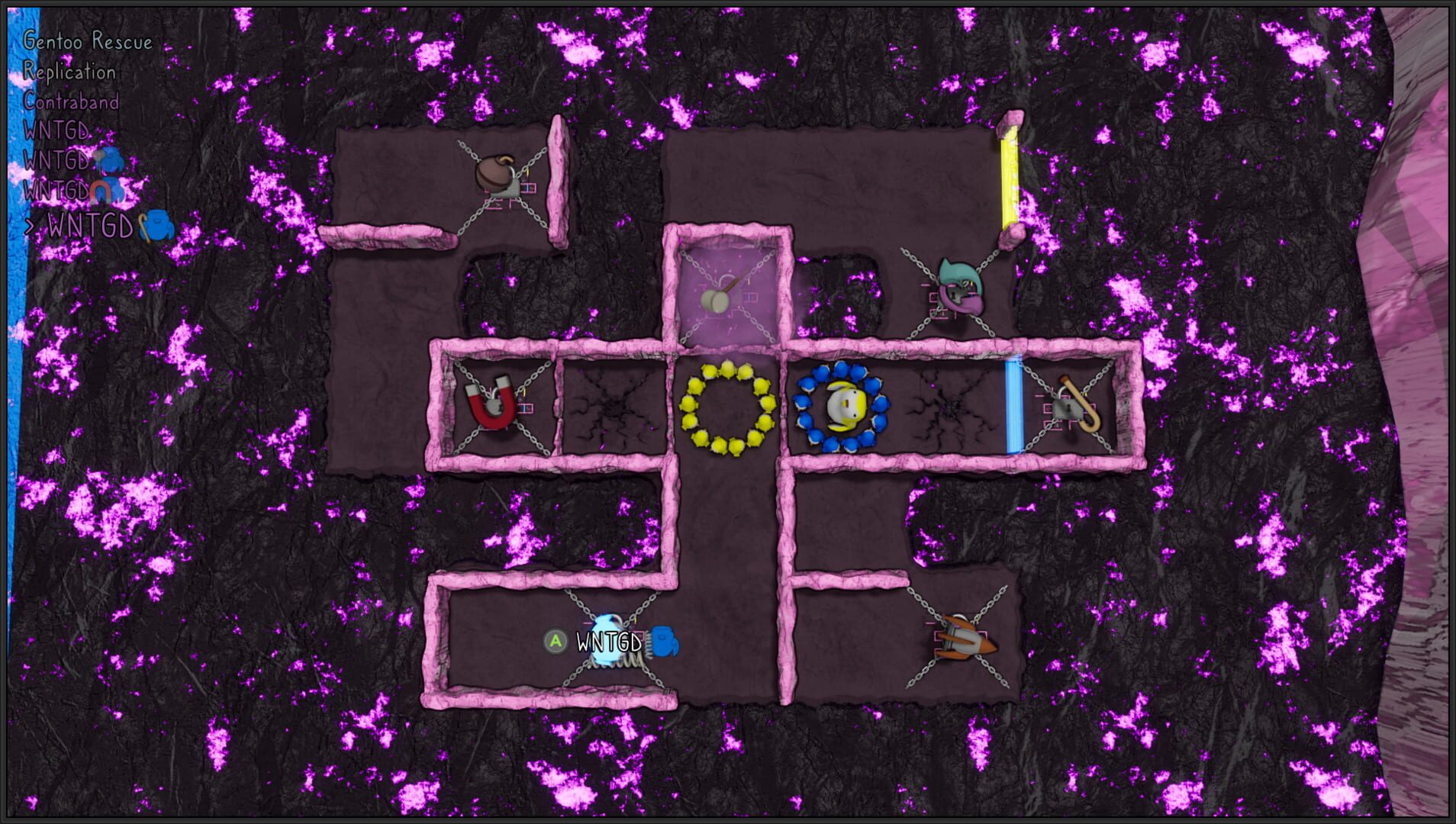
Task: Select Replication in the level list
Action: [x=69, y=73]
